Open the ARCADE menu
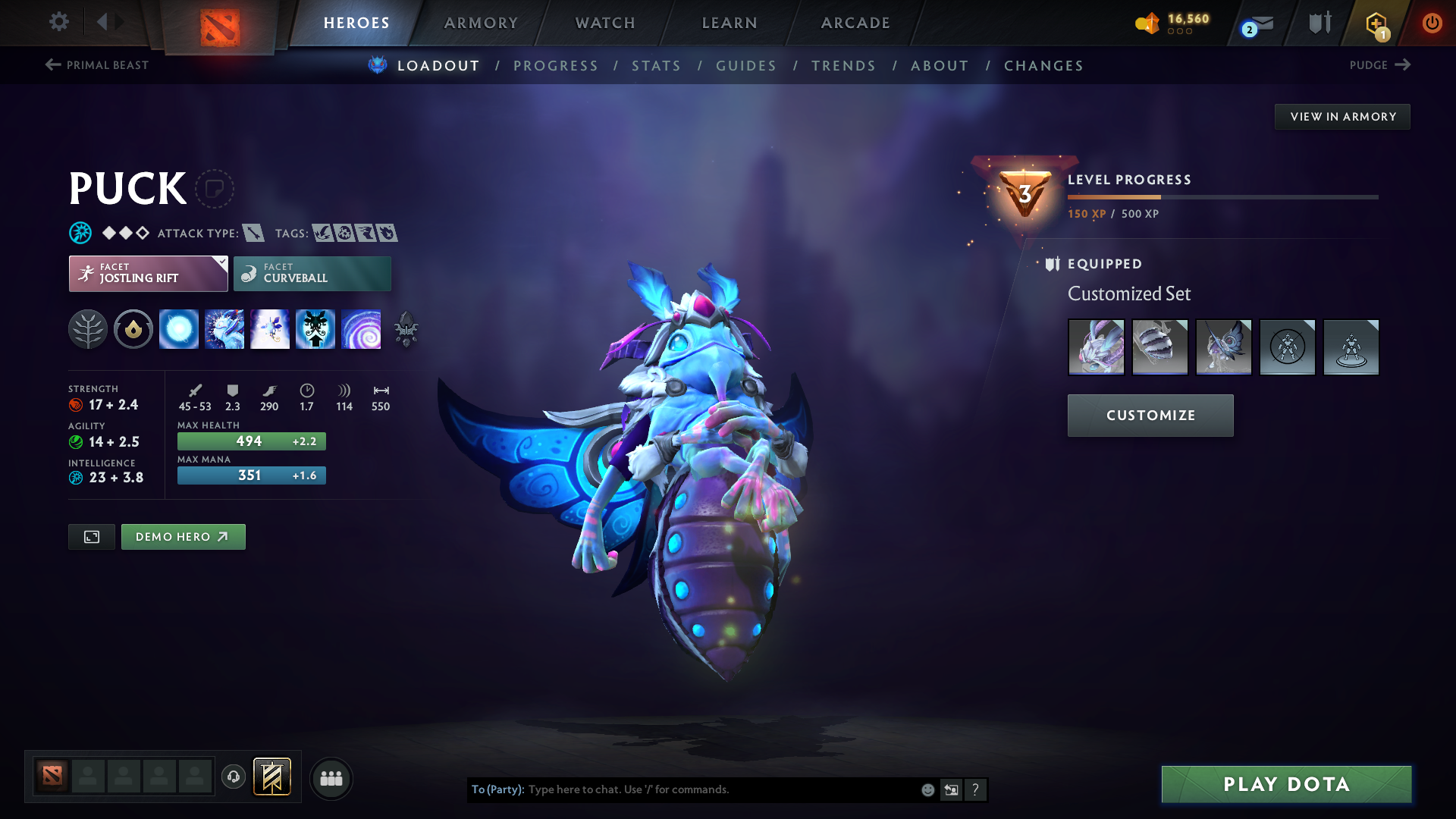 [855, 23]
